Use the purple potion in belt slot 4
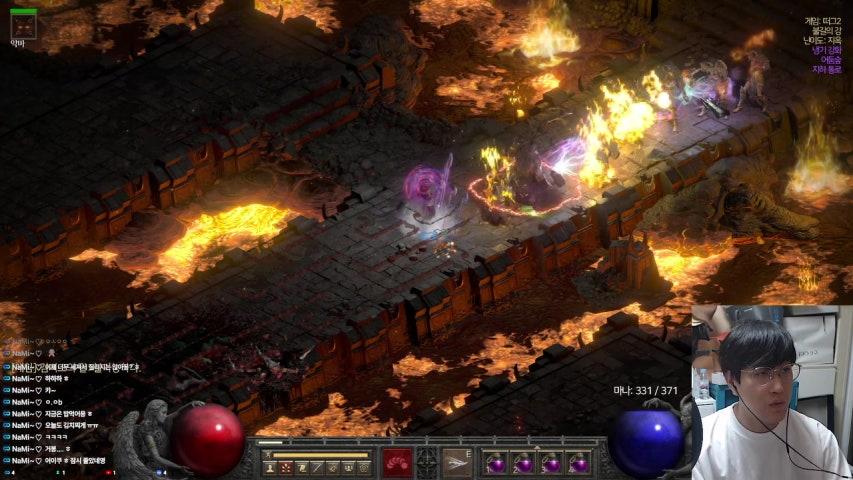The image size is (853, 480). pyautogui.click(x=578, y=463)
